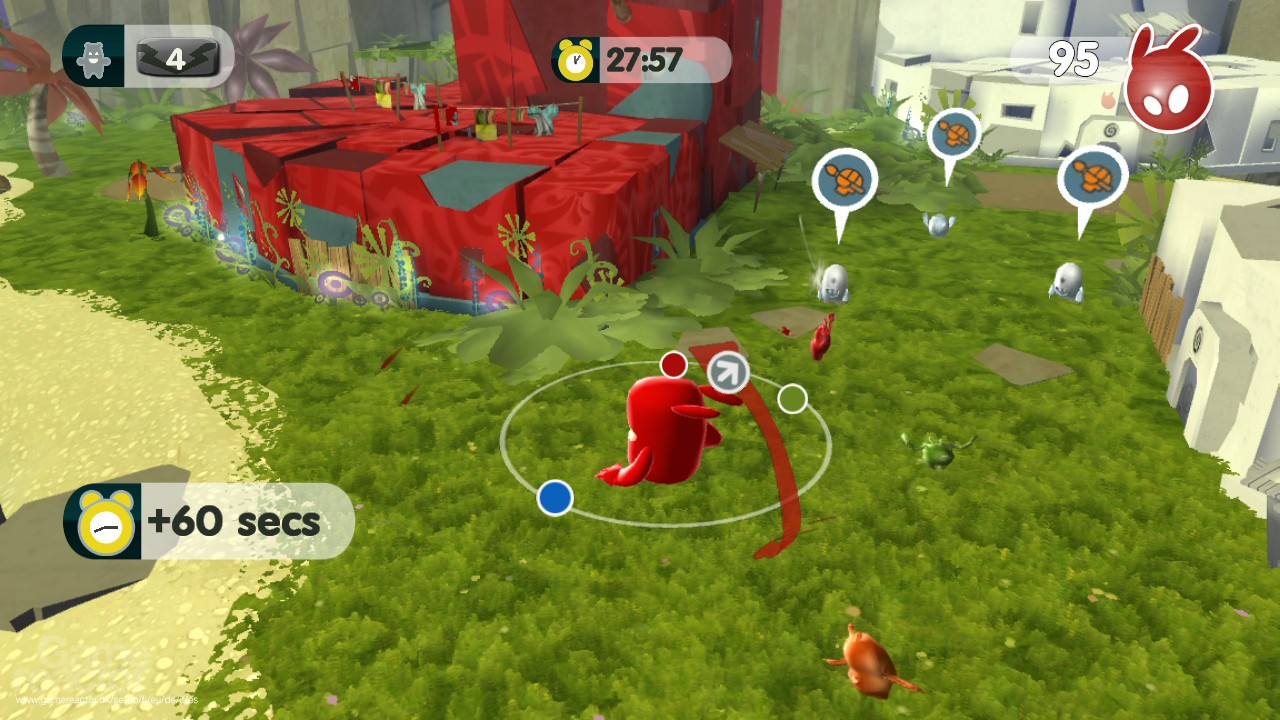Click the Raydian counter icon
The height and width of the screenshot is (720, 1280).
93,59
